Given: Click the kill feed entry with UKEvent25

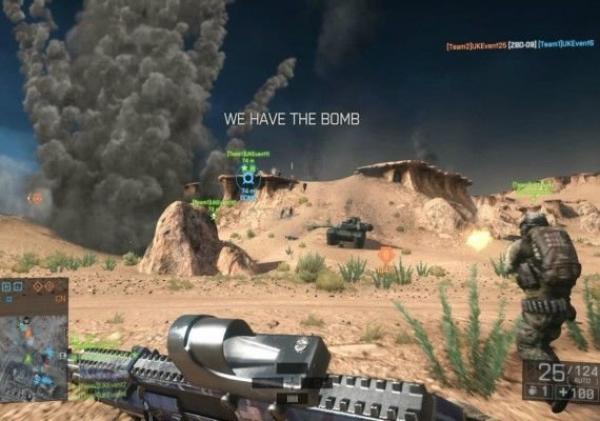Looking at the screenshot, I should coord(520,45).
